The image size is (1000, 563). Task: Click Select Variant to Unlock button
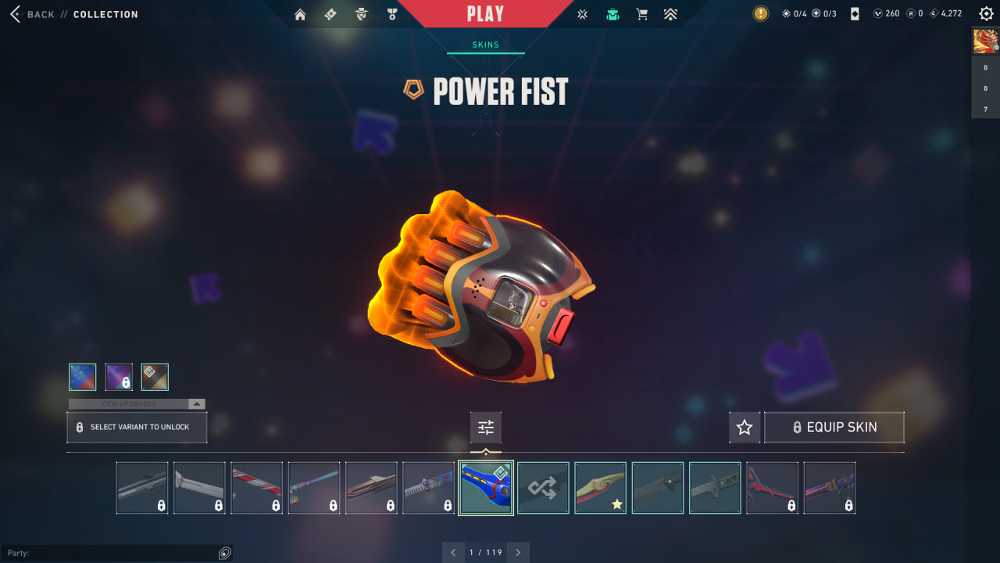pyautogui.click(x=137, y=427)
